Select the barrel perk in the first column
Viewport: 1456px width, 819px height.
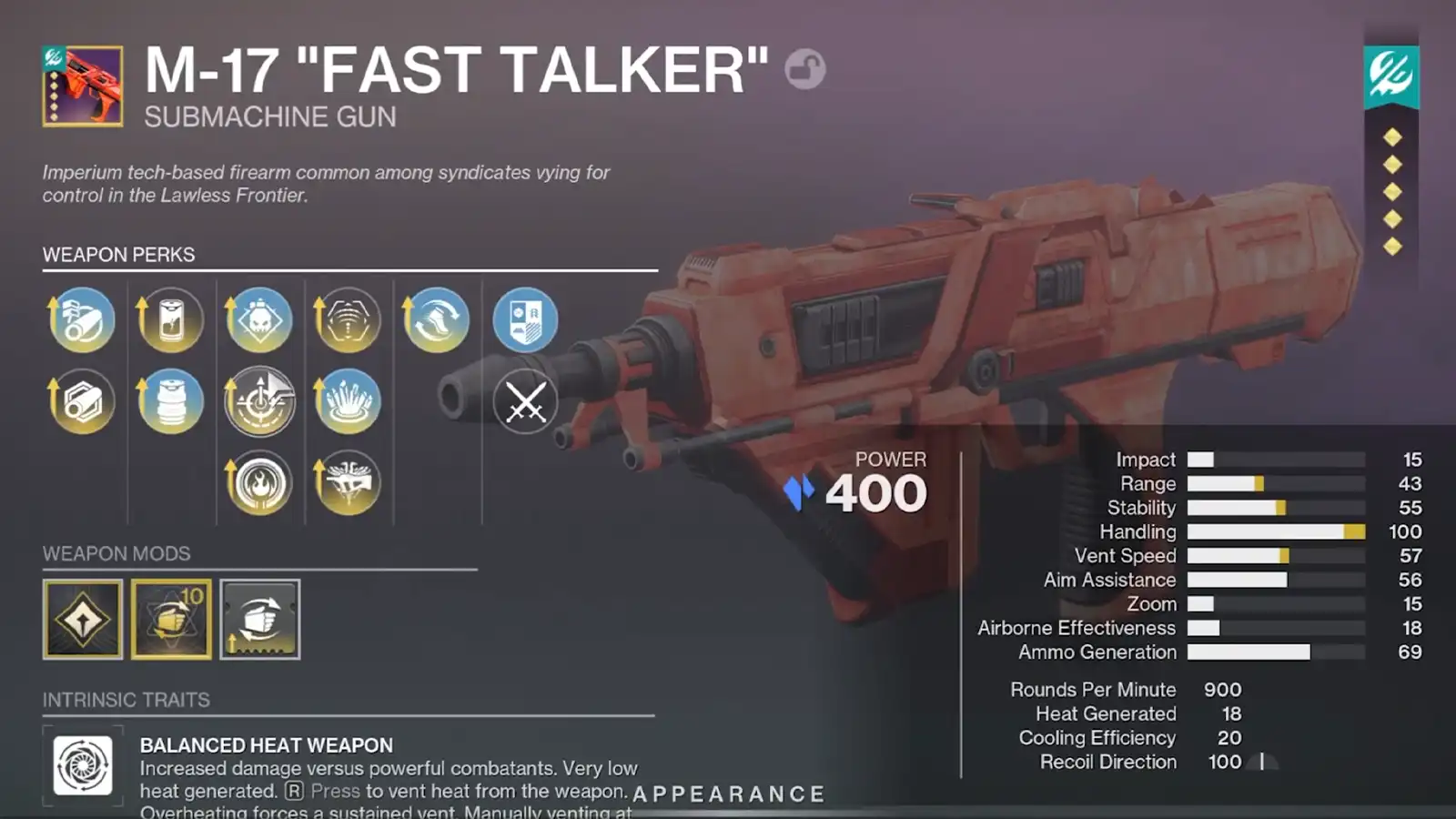click(80, 318)
